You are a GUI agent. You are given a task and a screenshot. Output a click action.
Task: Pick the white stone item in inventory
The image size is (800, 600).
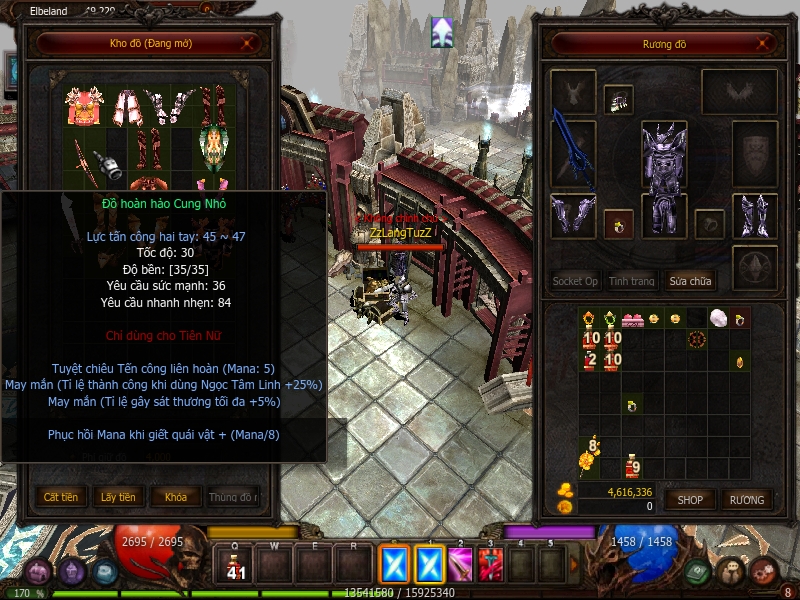pos(718,318)
